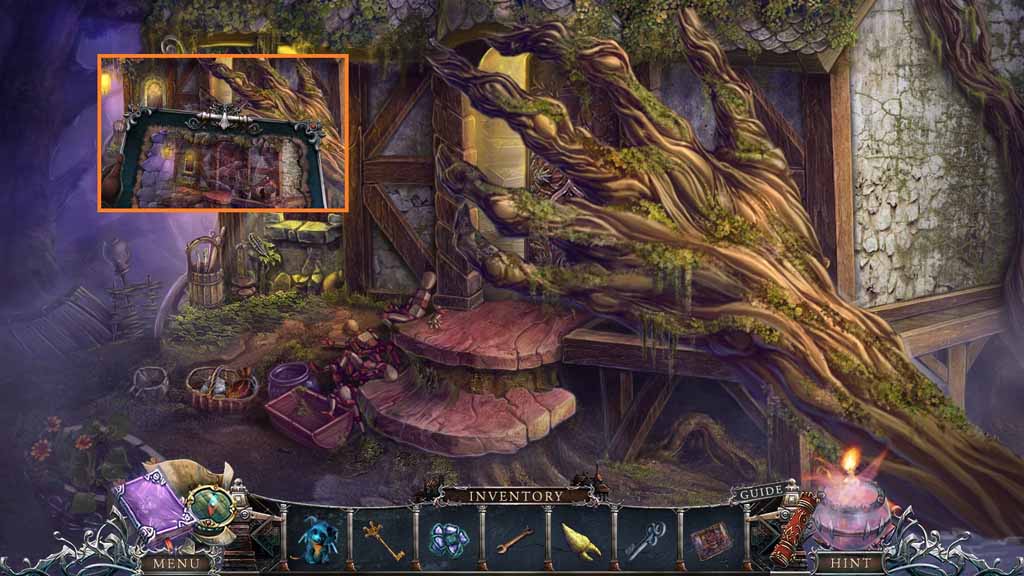Pick the silver scissors in inventory

(646, 540)
